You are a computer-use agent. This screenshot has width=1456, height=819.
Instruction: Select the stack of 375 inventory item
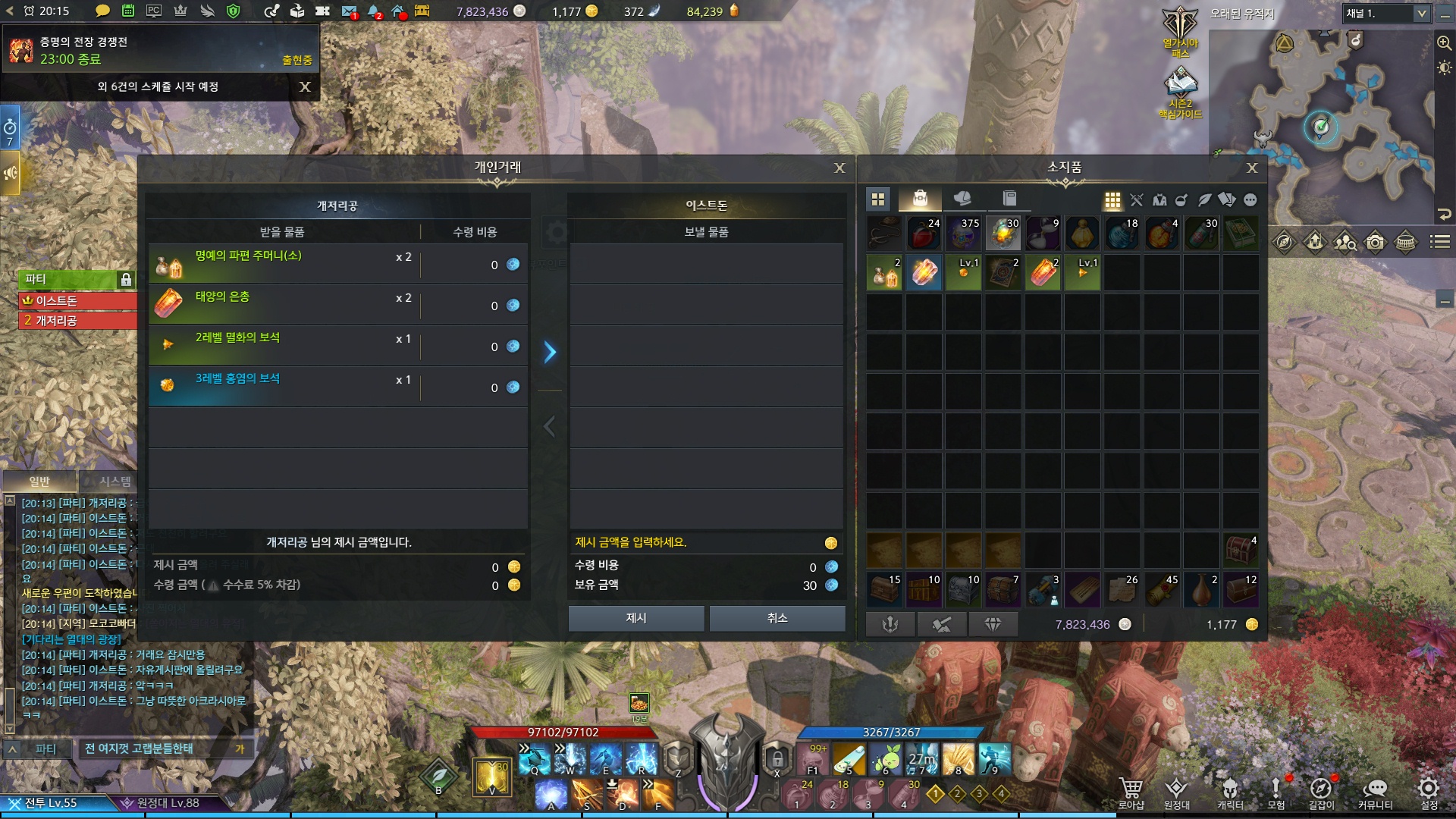963,234
